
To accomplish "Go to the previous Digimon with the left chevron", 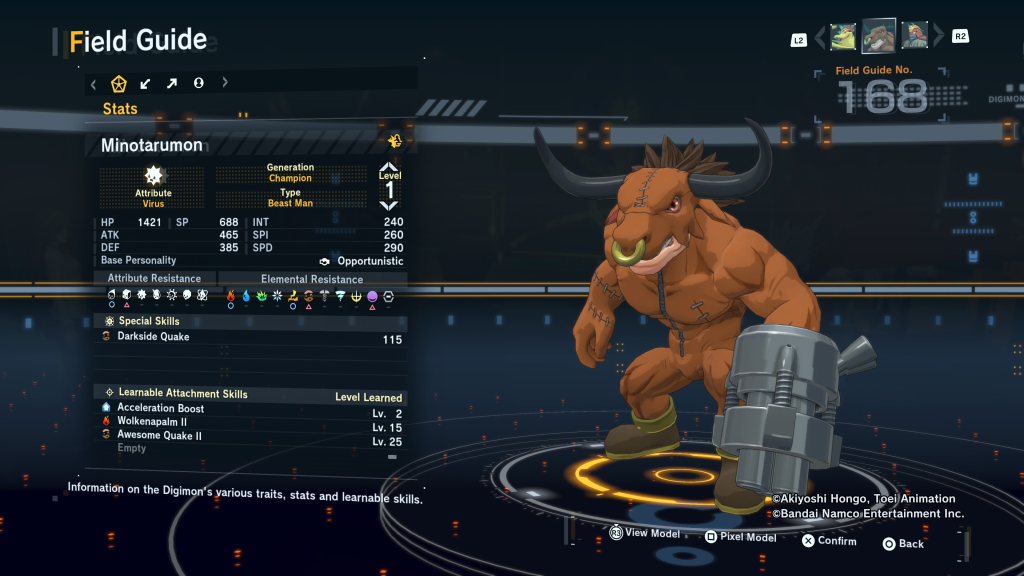I will click(821, 38).
